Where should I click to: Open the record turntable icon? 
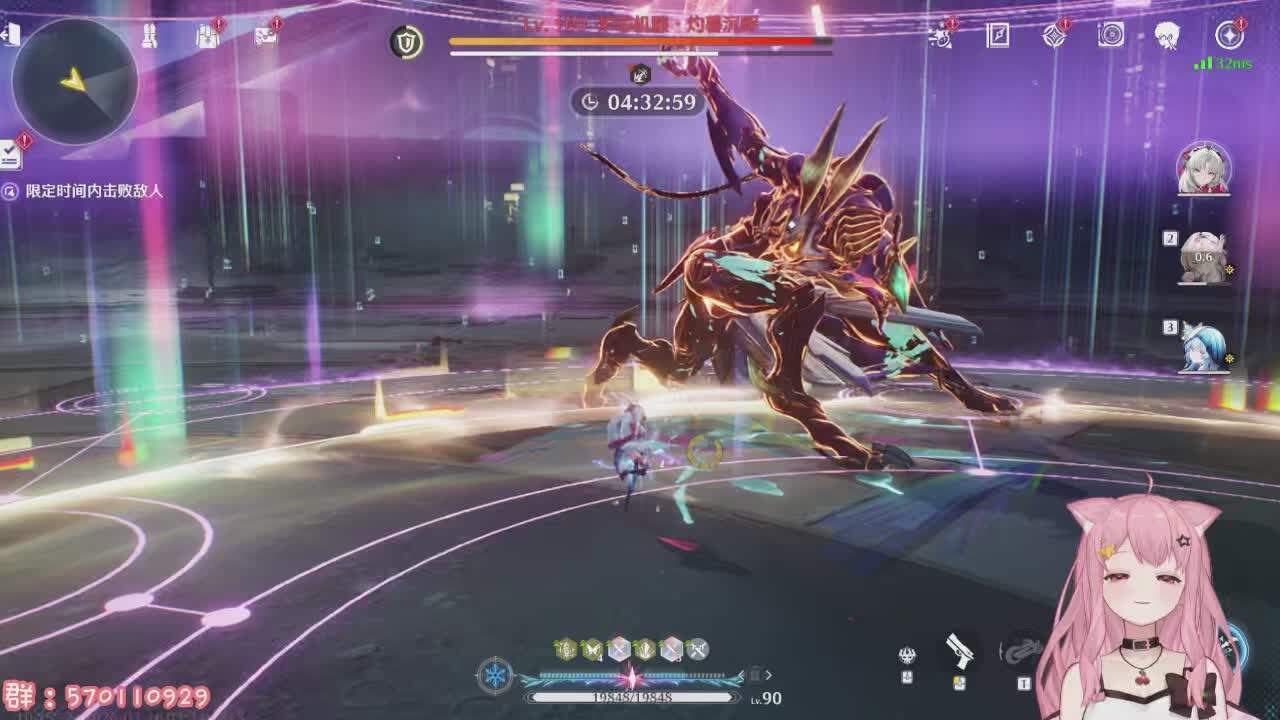[1111, 36]
